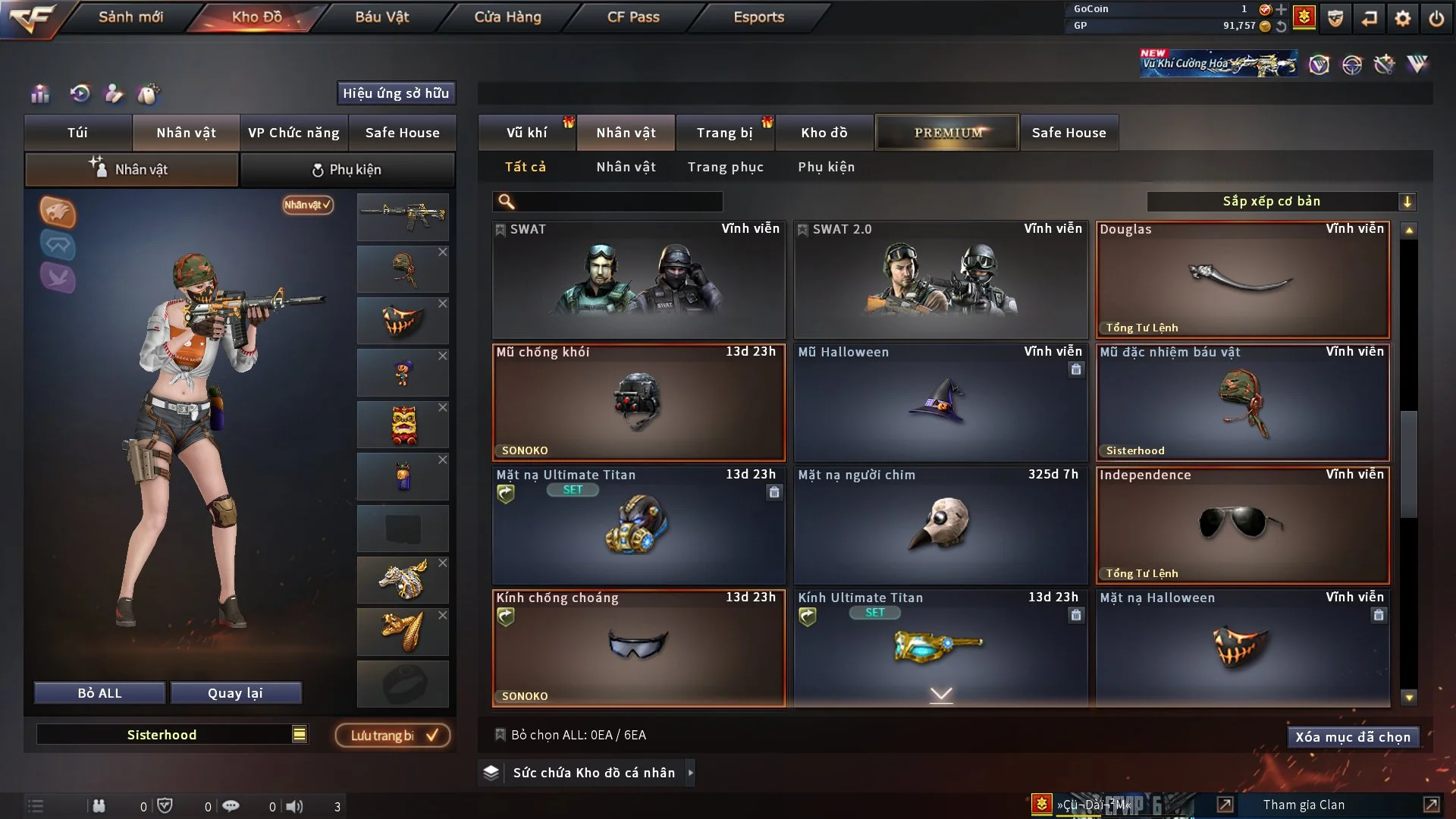
Task: Open the Cửa Hàng shop menu
Action: (x=507, y=17)
